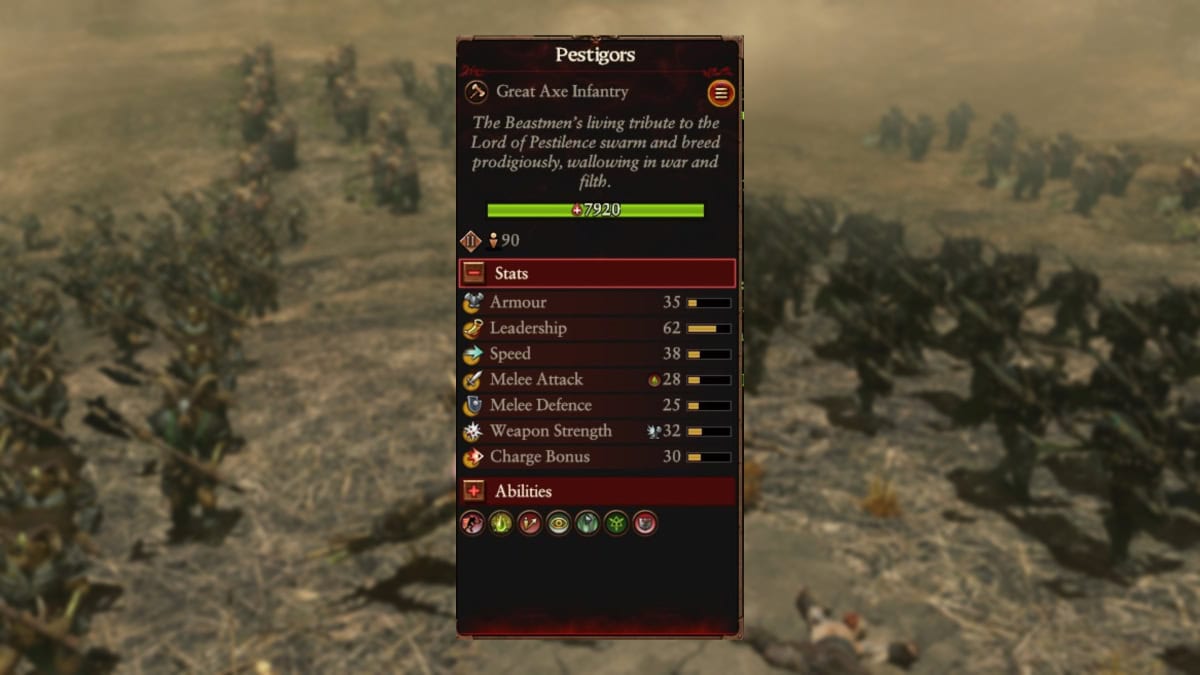The image size is (1200, 675).
Task: Select the Leadership stat row
Action: point(596,328)
